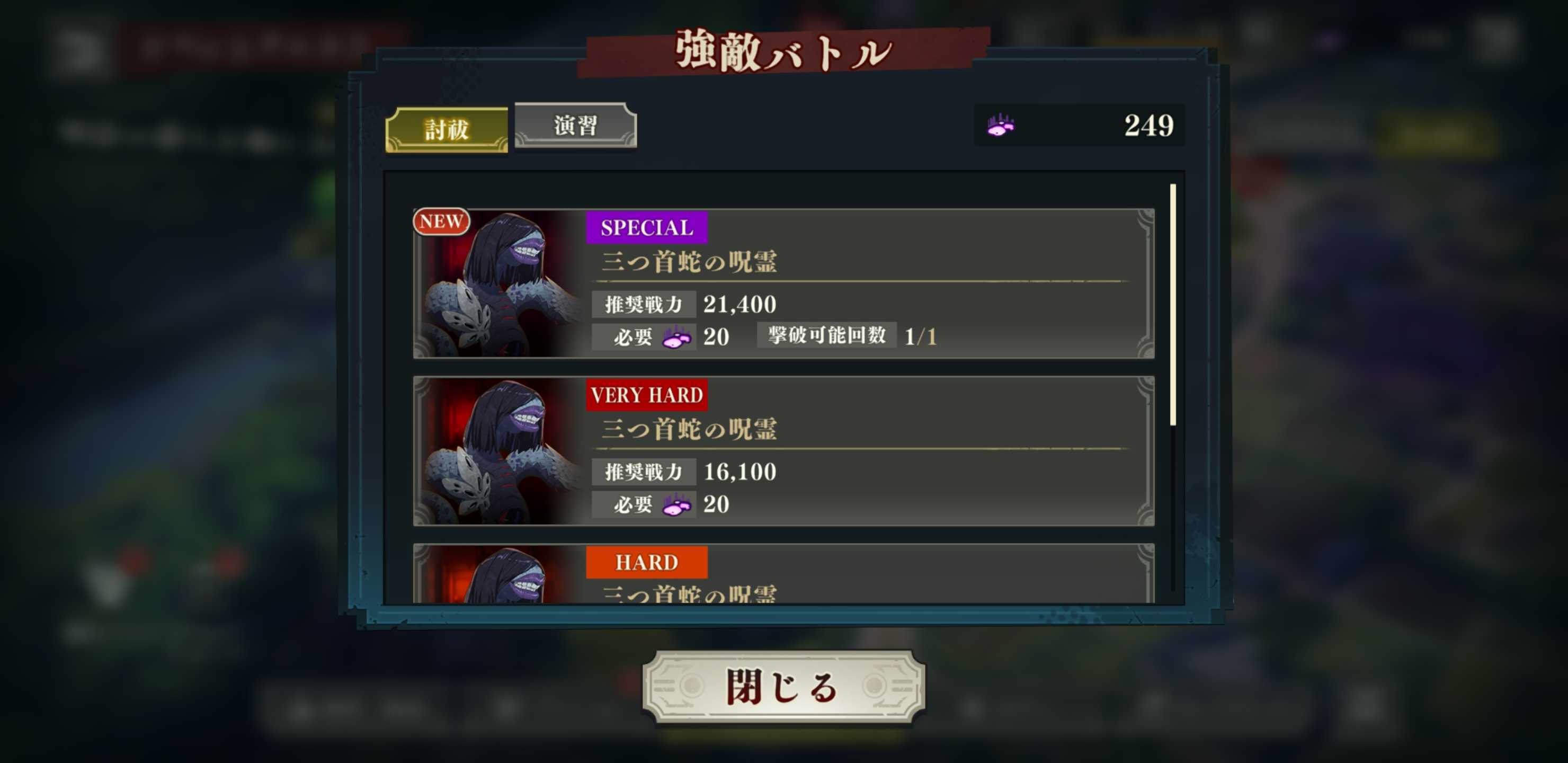Click the stamina cost icon next to 必要 20

click(x=678, y=336)
